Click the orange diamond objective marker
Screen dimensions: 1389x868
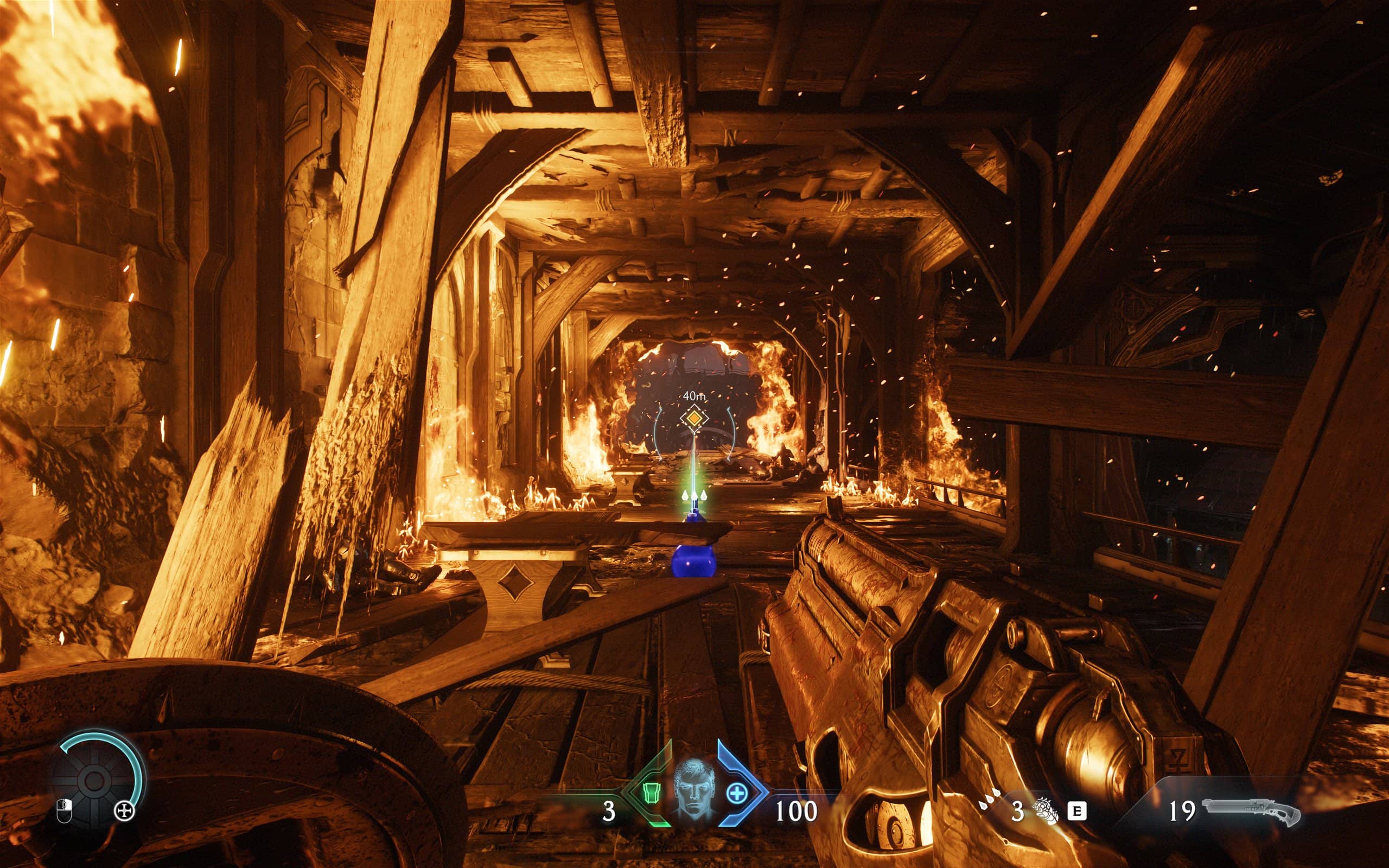pos(694,418)
